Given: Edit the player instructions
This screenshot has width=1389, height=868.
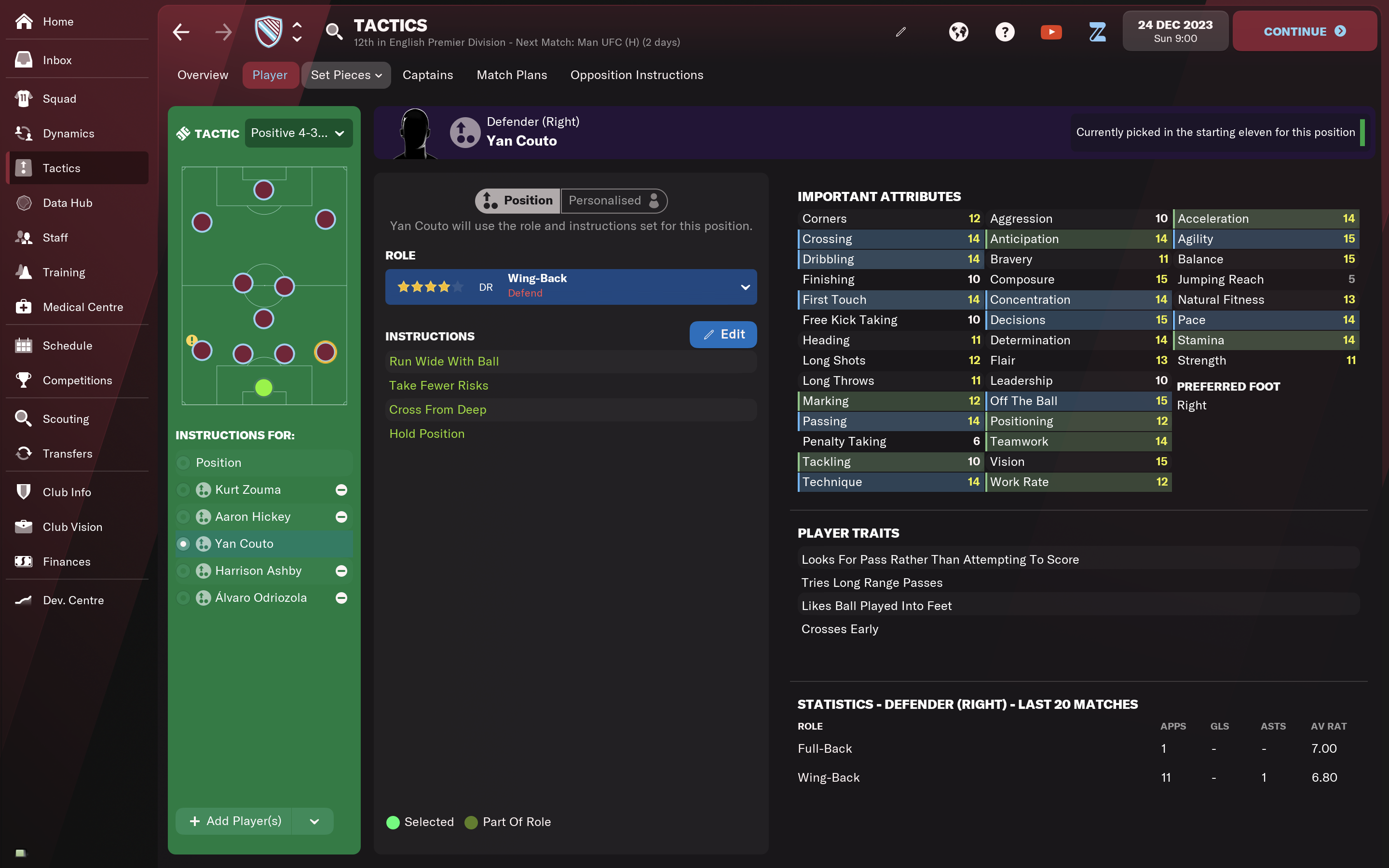Looking at the screenshot, I should 722,335.
